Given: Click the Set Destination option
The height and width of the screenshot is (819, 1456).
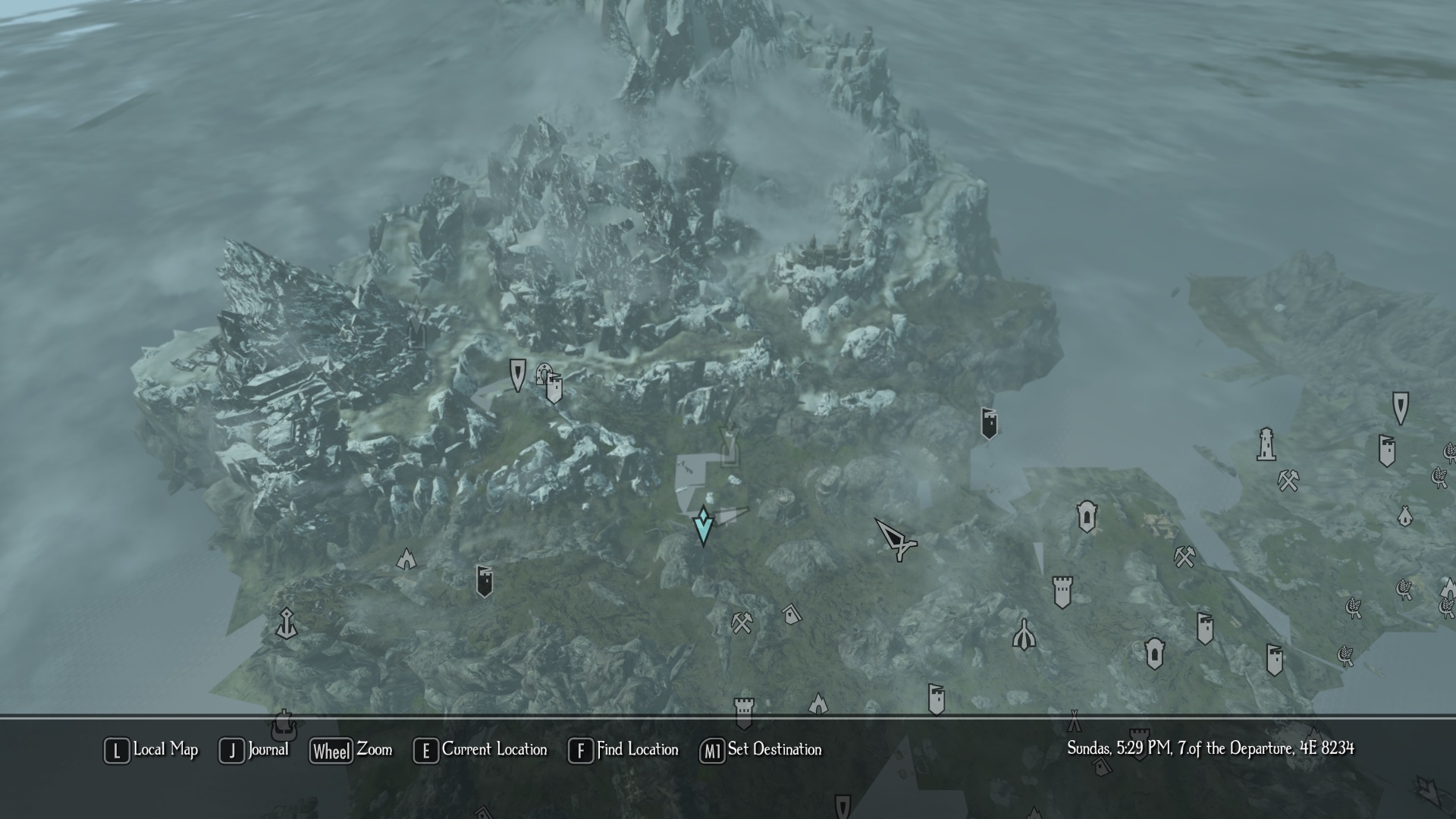Looking at the screenshot, I should 761,750.
